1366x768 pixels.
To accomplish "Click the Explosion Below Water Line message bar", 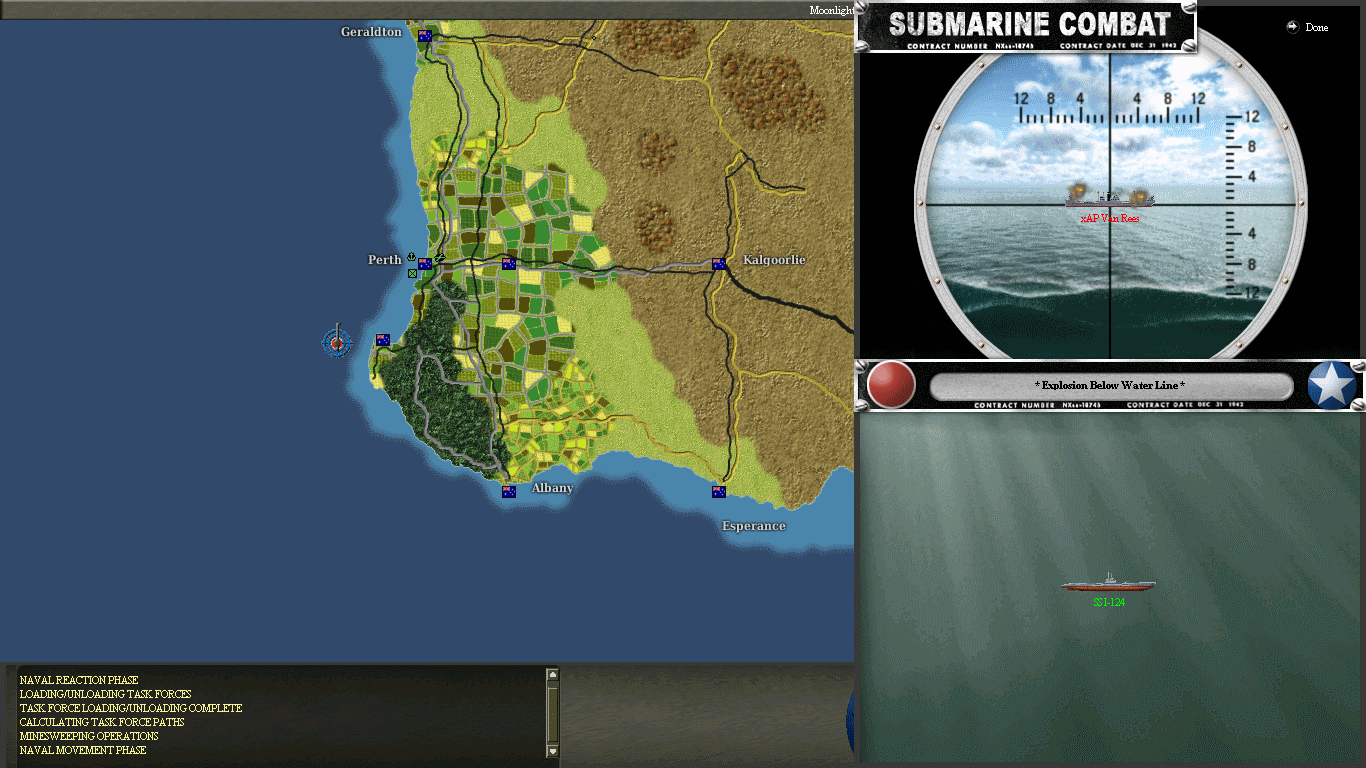I will [1110, 385].
